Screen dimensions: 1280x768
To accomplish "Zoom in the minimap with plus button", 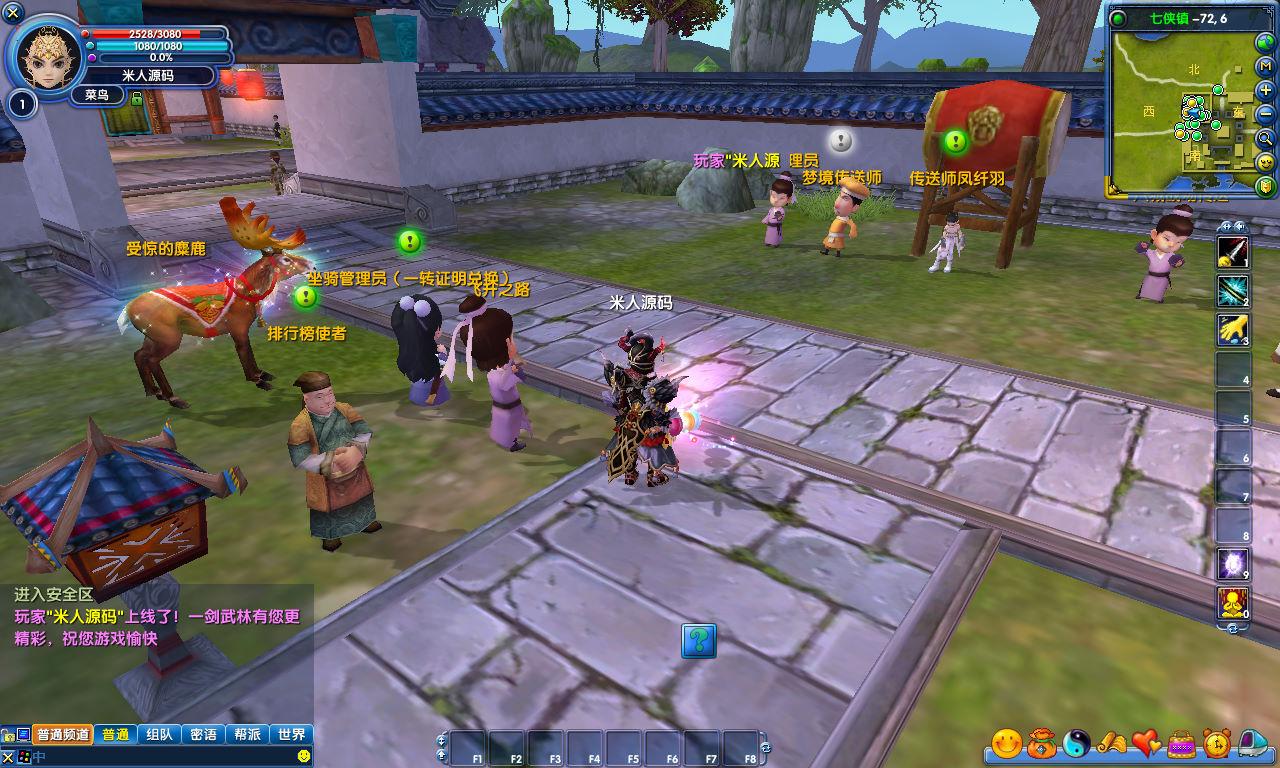I will [1265, 90].
